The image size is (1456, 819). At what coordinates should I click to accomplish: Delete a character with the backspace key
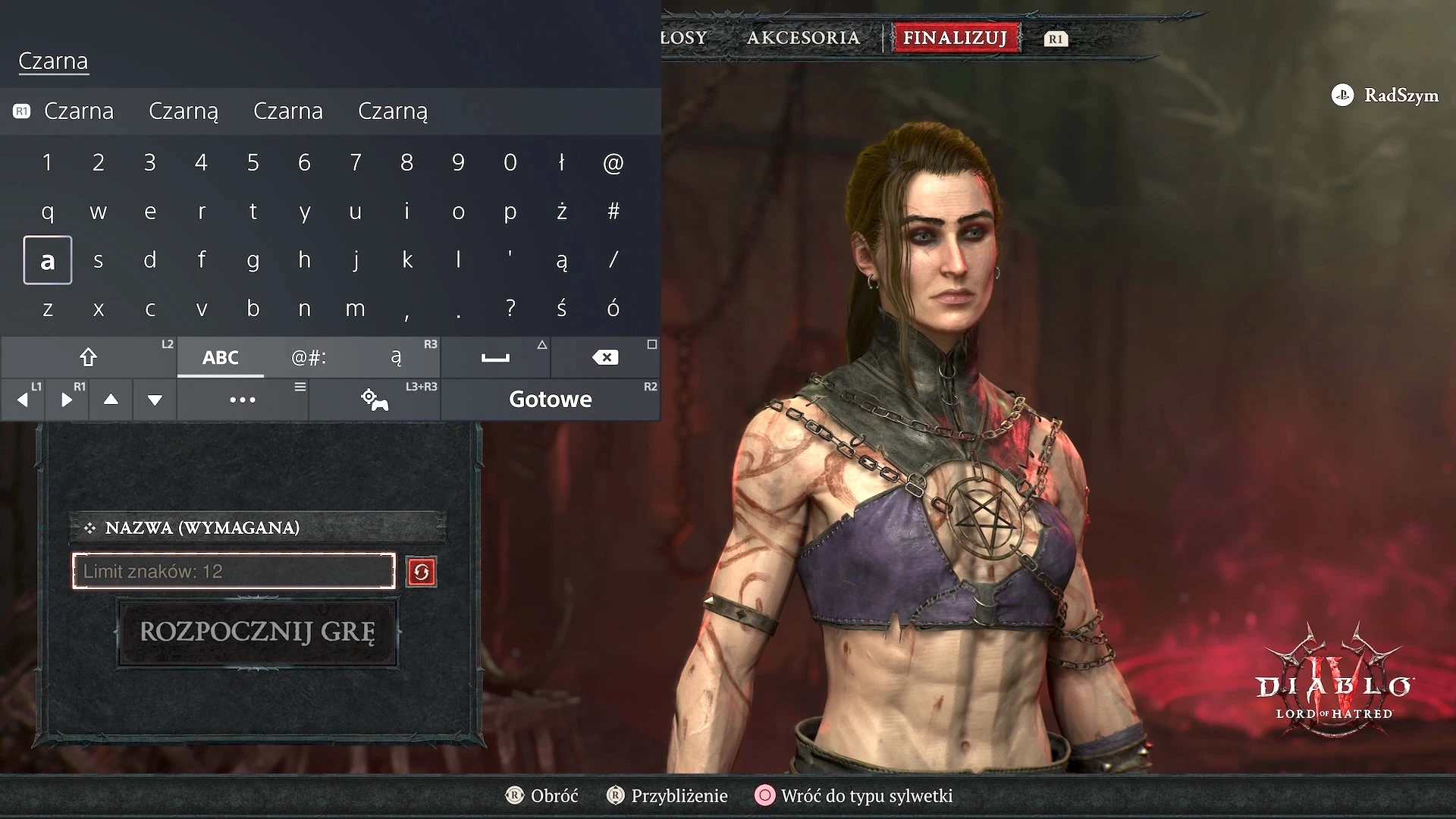pyautogui.click(x=605, y=357)
